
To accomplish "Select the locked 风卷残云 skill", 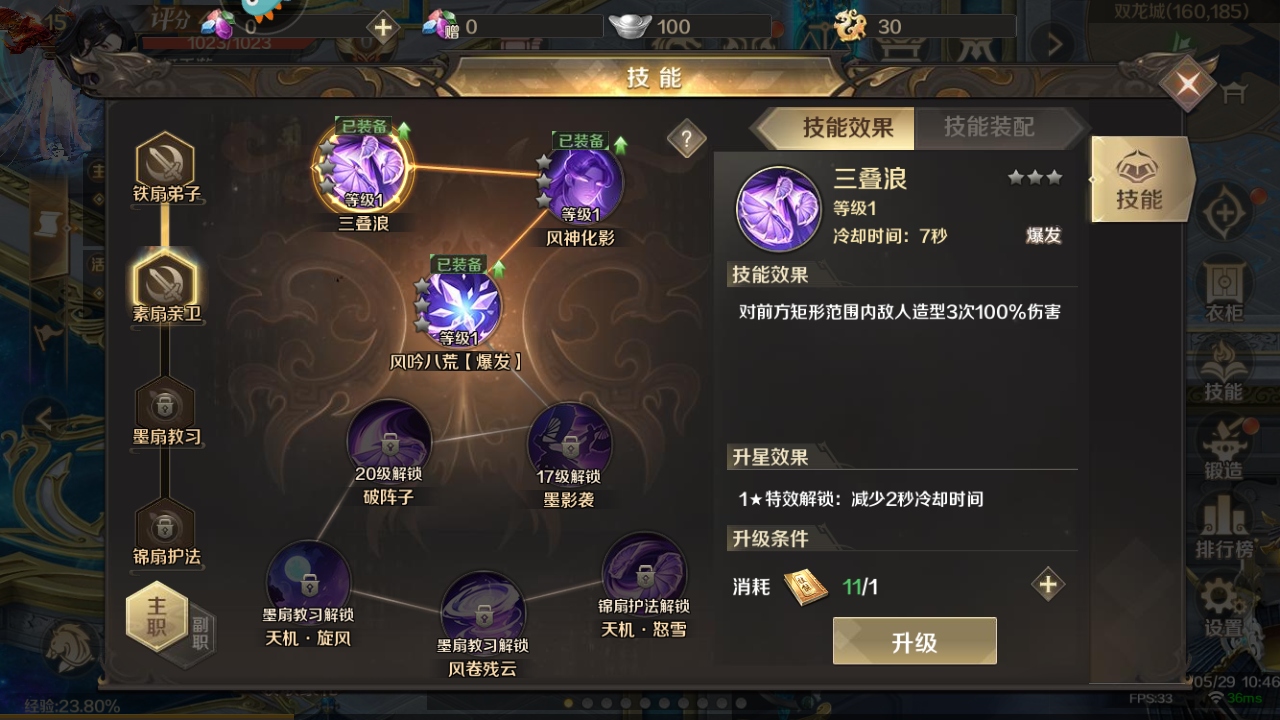I will point(483,612).
